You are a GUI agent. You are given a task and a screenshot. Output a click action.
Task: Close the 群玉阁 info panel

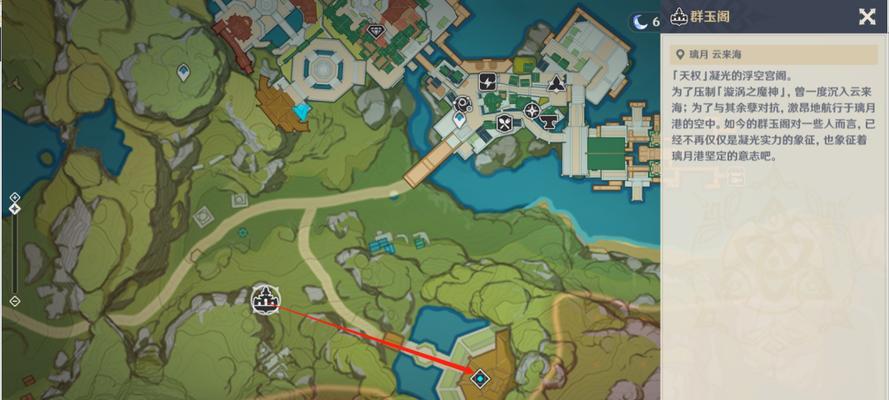[x=866, y=16]
